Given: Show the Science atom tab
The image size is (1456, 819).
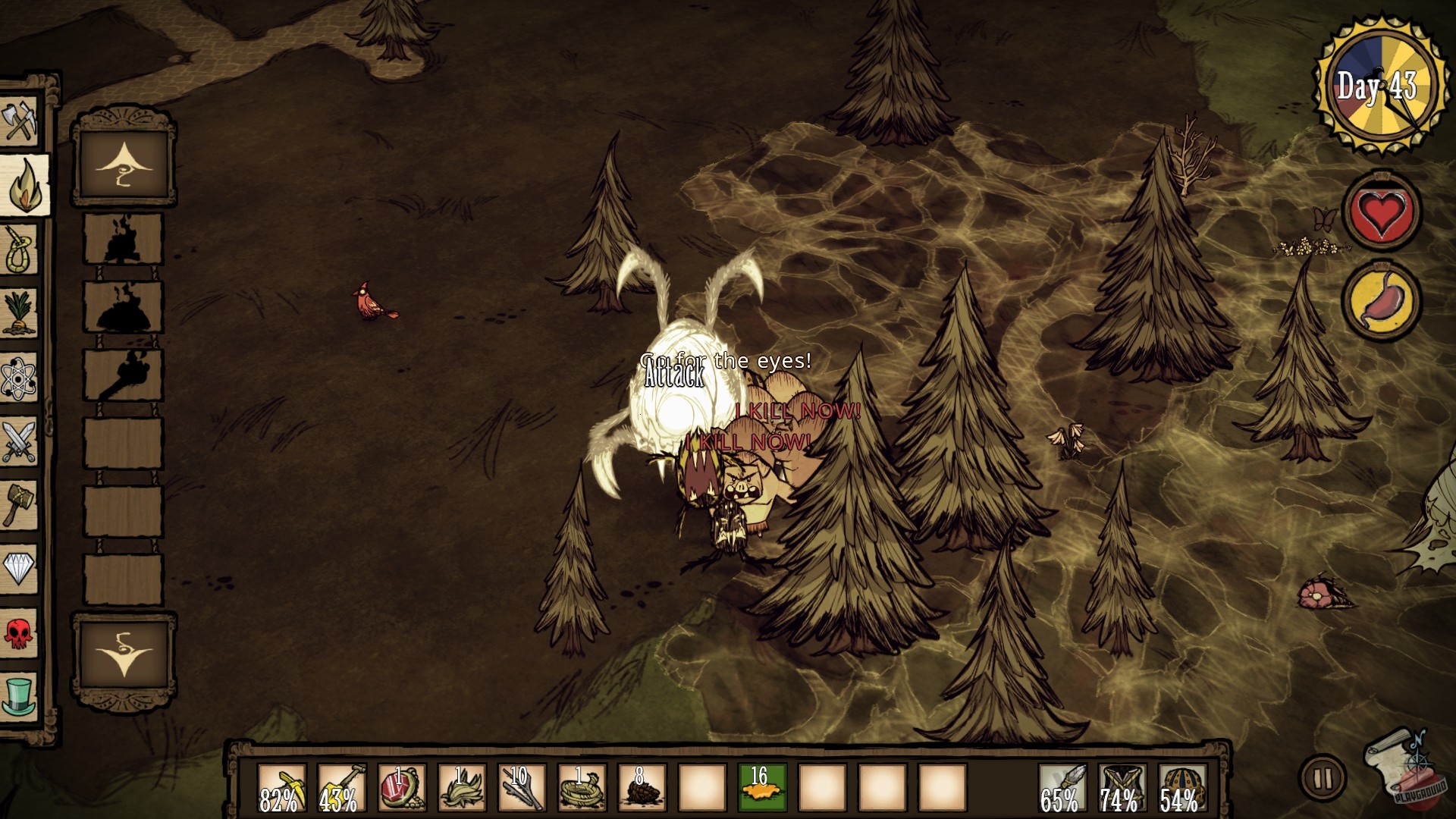Looking at the screenshot, I should click(x=20, y=377).
